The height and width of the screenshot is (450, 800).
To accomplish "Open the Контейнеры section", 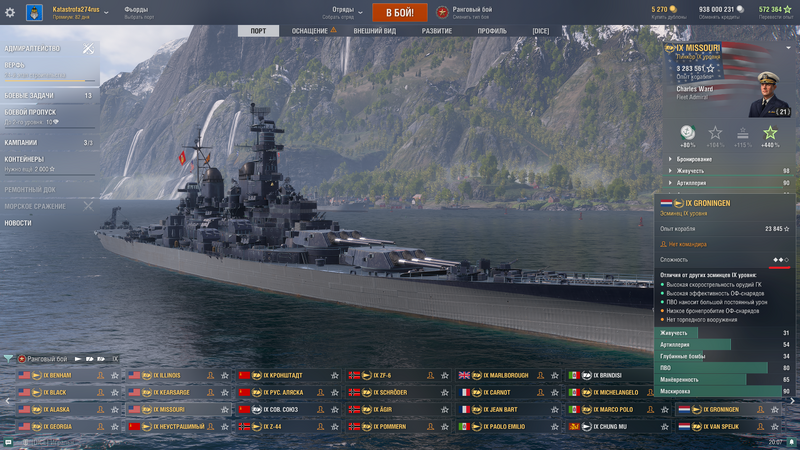I will coord(25,159).
